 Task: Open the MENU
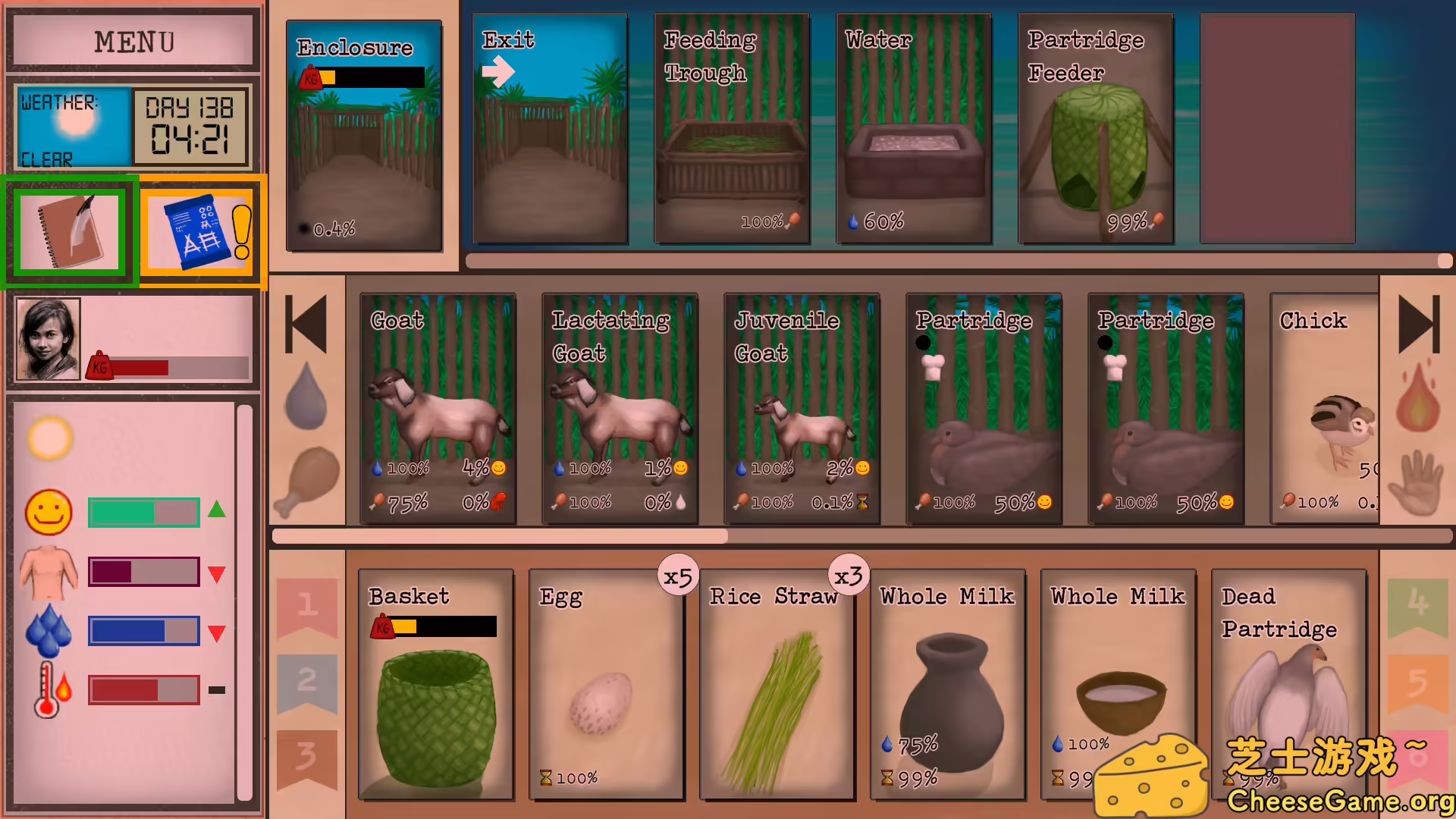[132, 42]
